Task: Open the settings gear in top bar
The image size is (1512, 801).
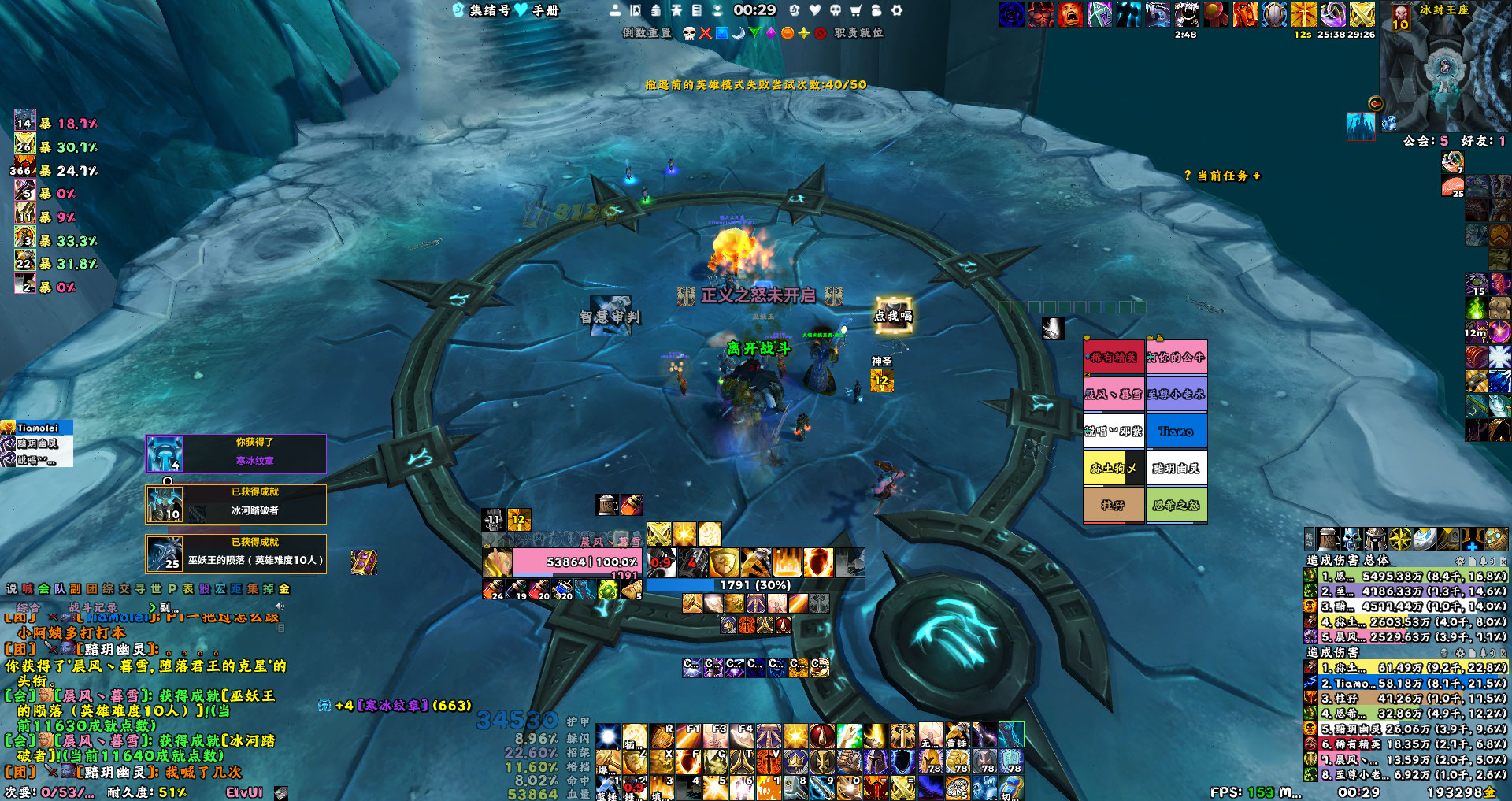Action: 896,10
